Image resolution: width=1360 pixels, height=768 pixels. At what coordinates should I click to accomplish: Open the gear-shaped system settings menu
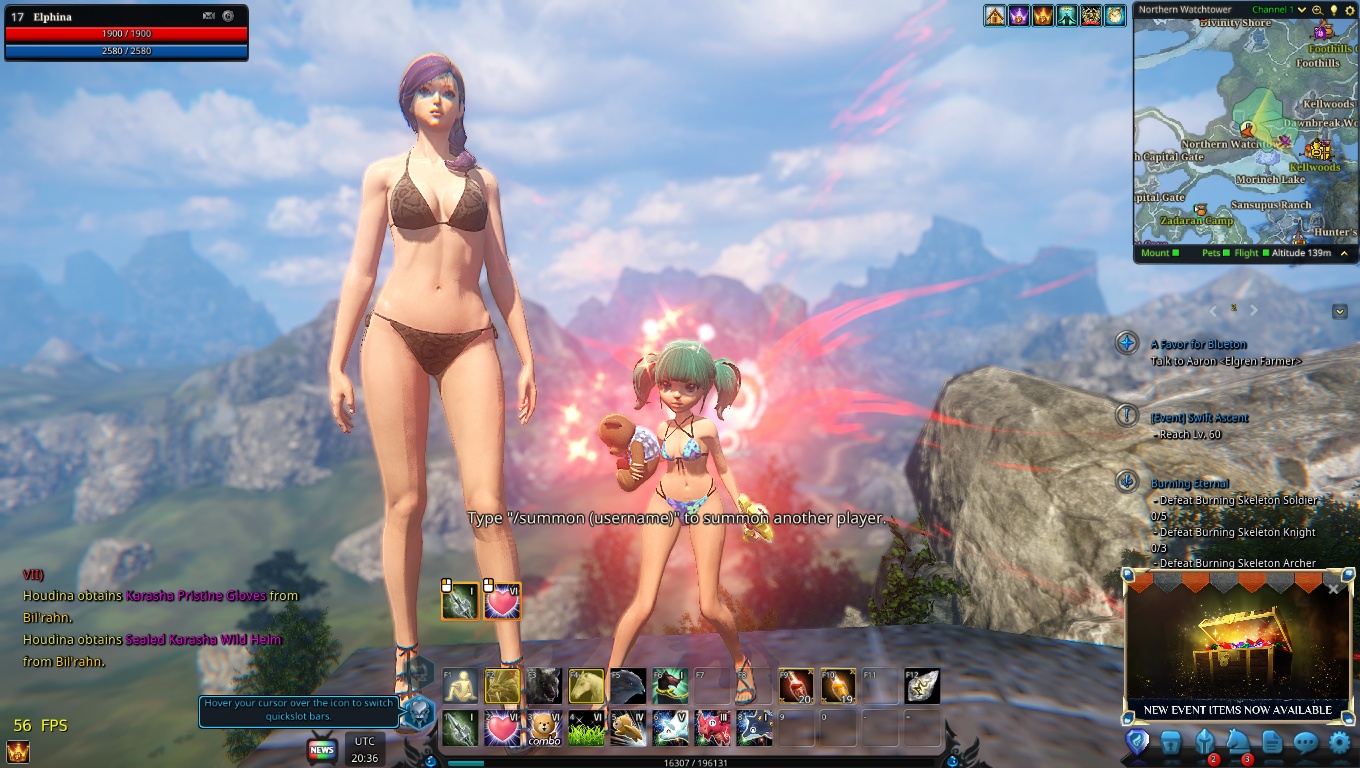pos(1339,742)
